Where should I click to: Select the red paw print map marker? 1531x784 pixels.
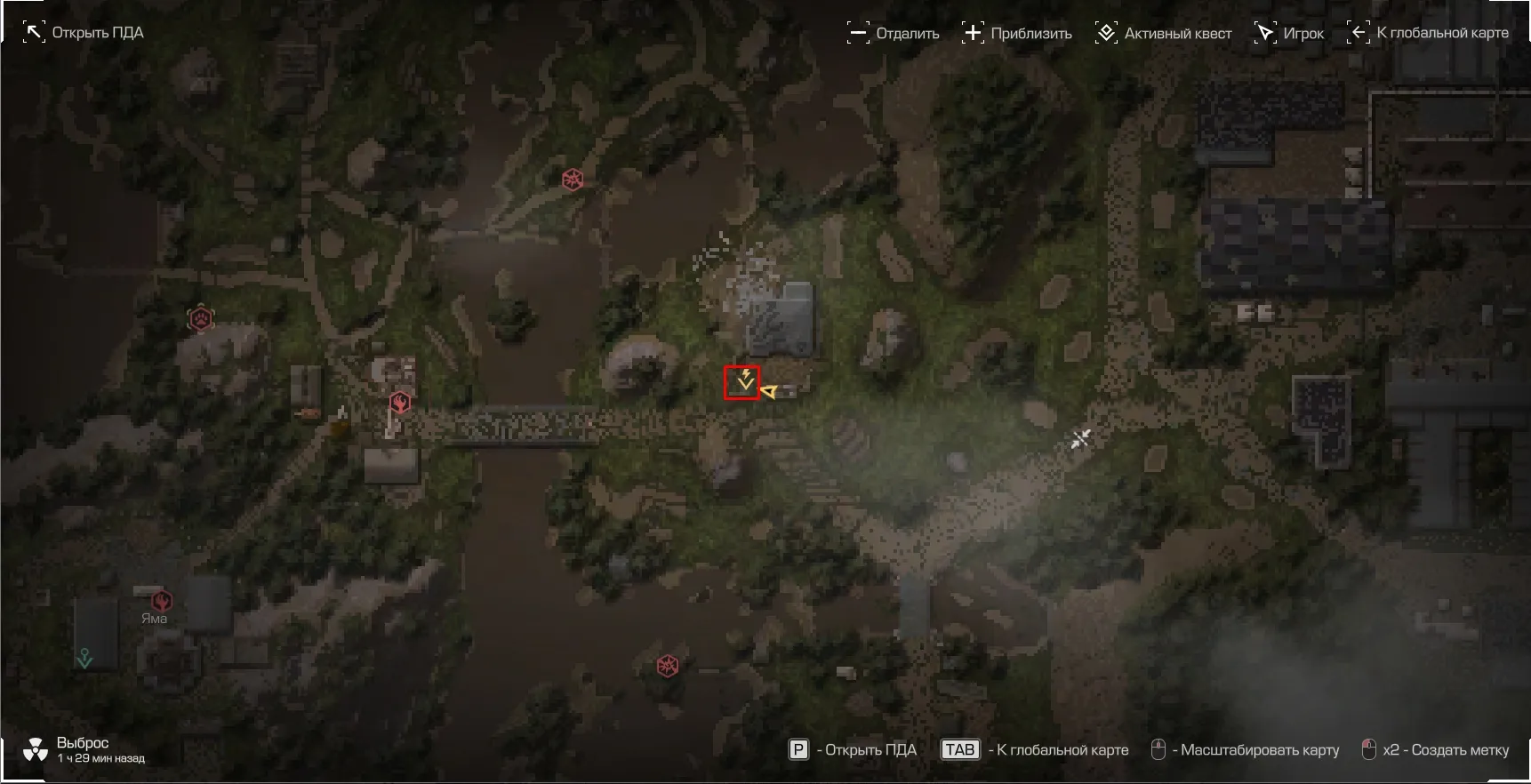[x=201, y=318]
